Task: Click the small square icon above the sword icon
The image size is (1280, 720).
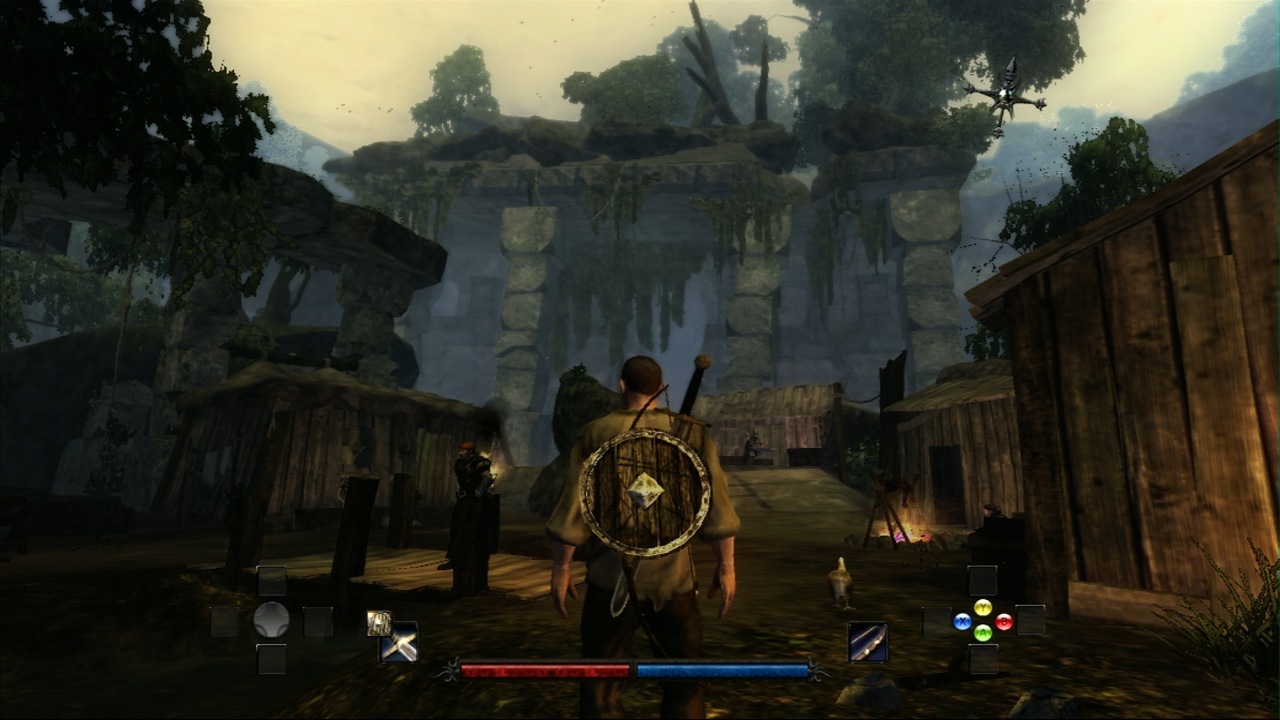Action: pos(378,622)
